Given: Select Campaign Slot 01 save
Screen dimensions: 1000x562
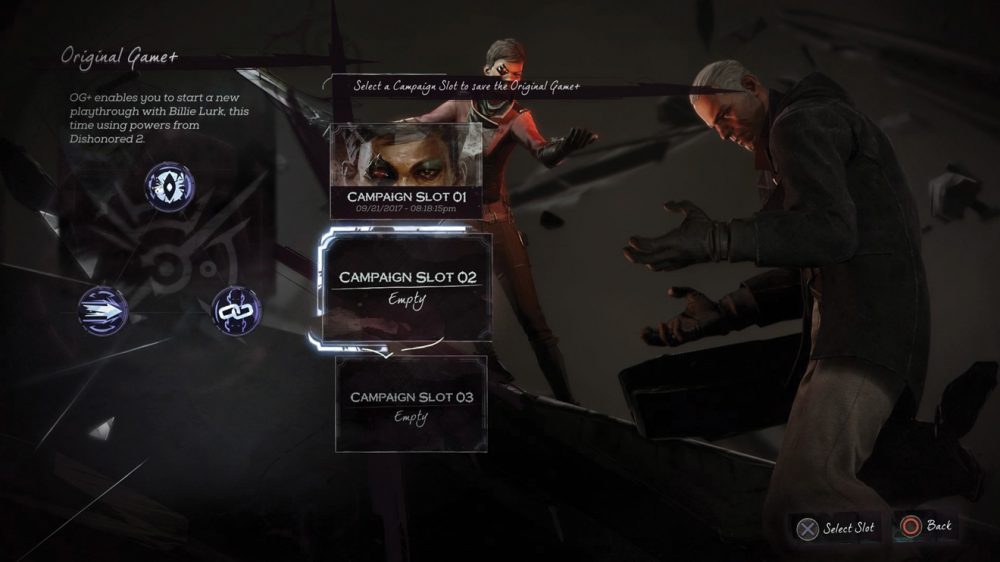Looking at the screenshot, I should click(x=406, y=172).
